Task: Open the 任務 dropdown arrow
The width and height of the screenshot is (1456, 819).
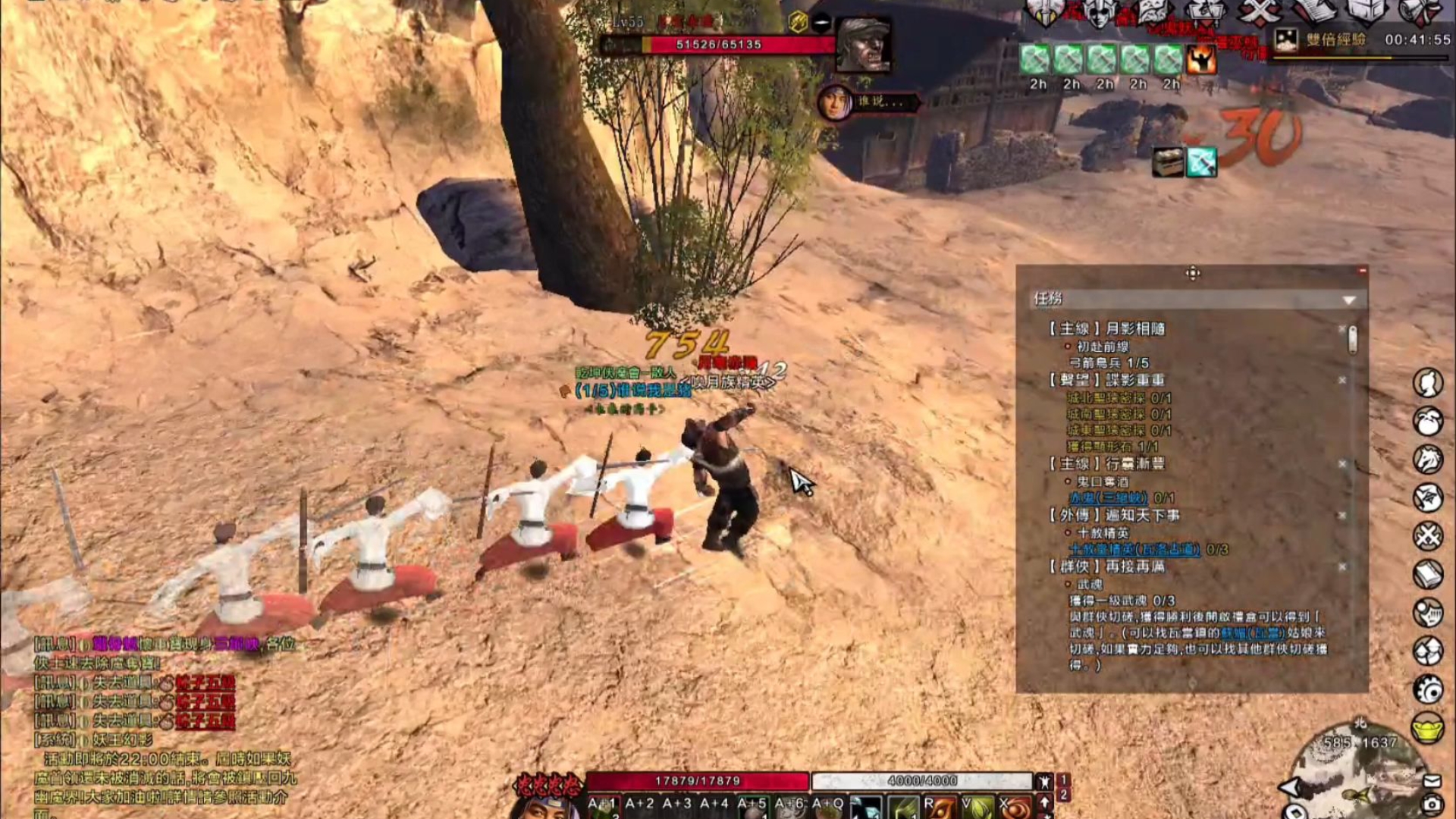Action: 1349,300
